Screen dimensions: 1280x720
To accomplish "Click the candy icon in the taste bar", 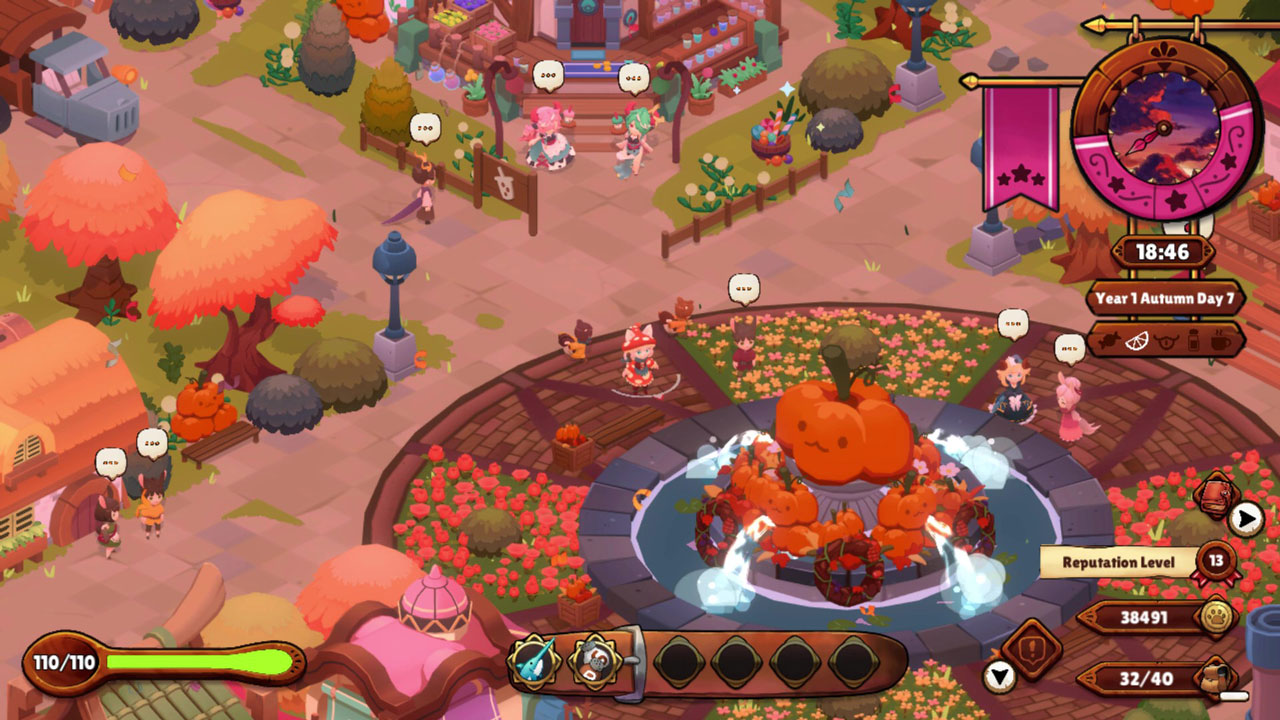I will [x=1108, y=342].
